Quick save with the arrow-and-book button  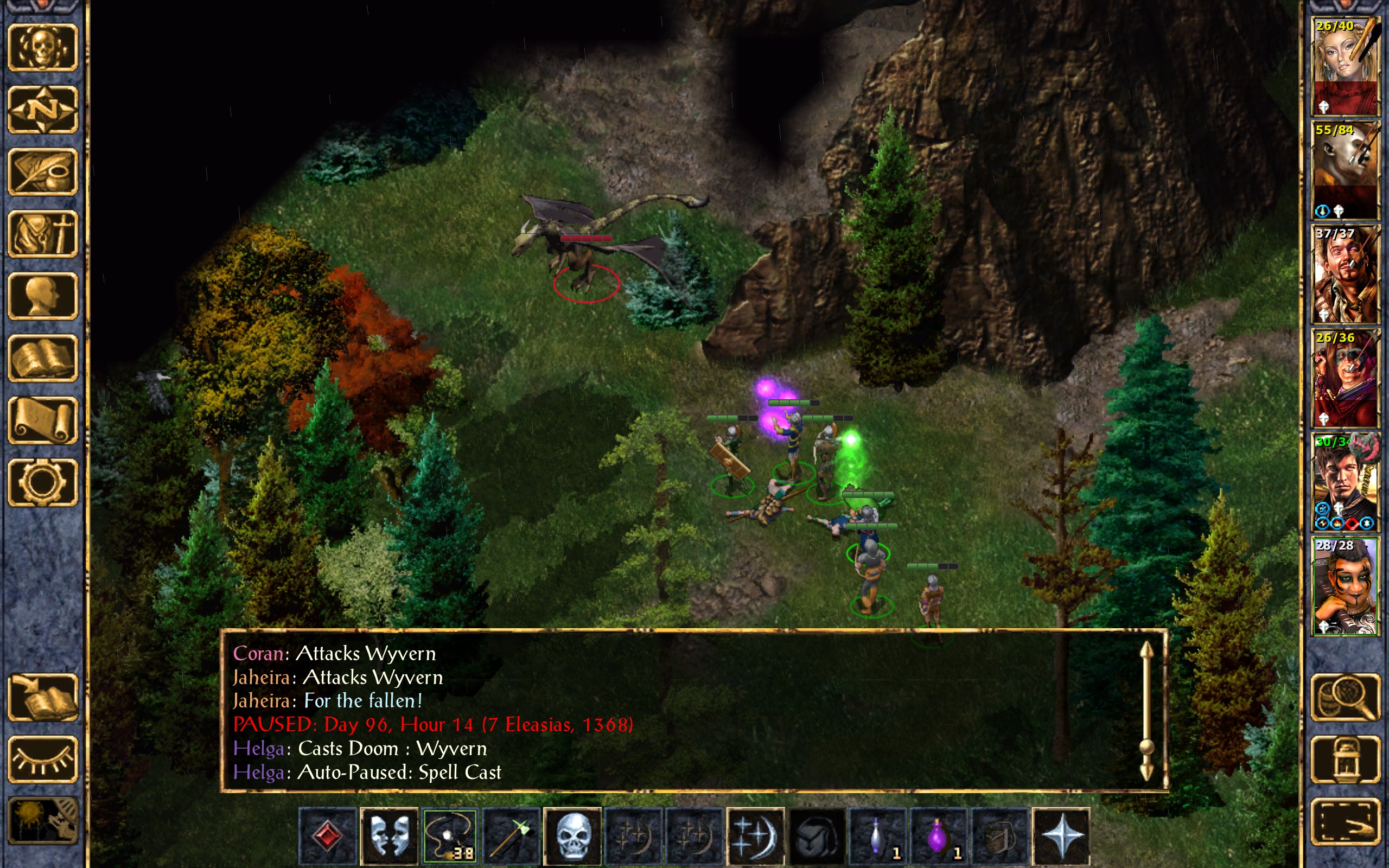click(42, 698)
